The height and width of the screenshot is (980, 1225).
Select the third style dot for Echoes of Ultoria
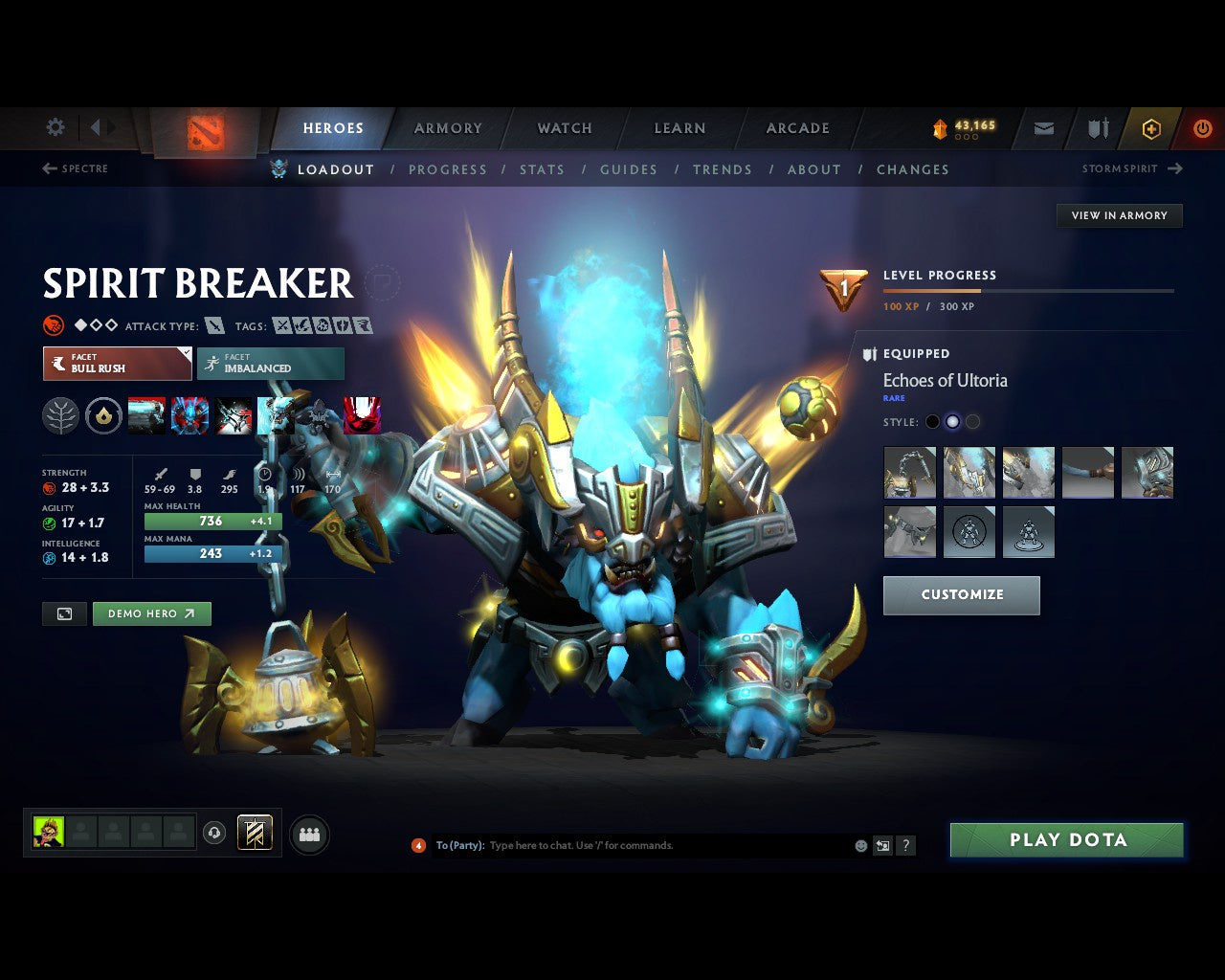[972, 421]
